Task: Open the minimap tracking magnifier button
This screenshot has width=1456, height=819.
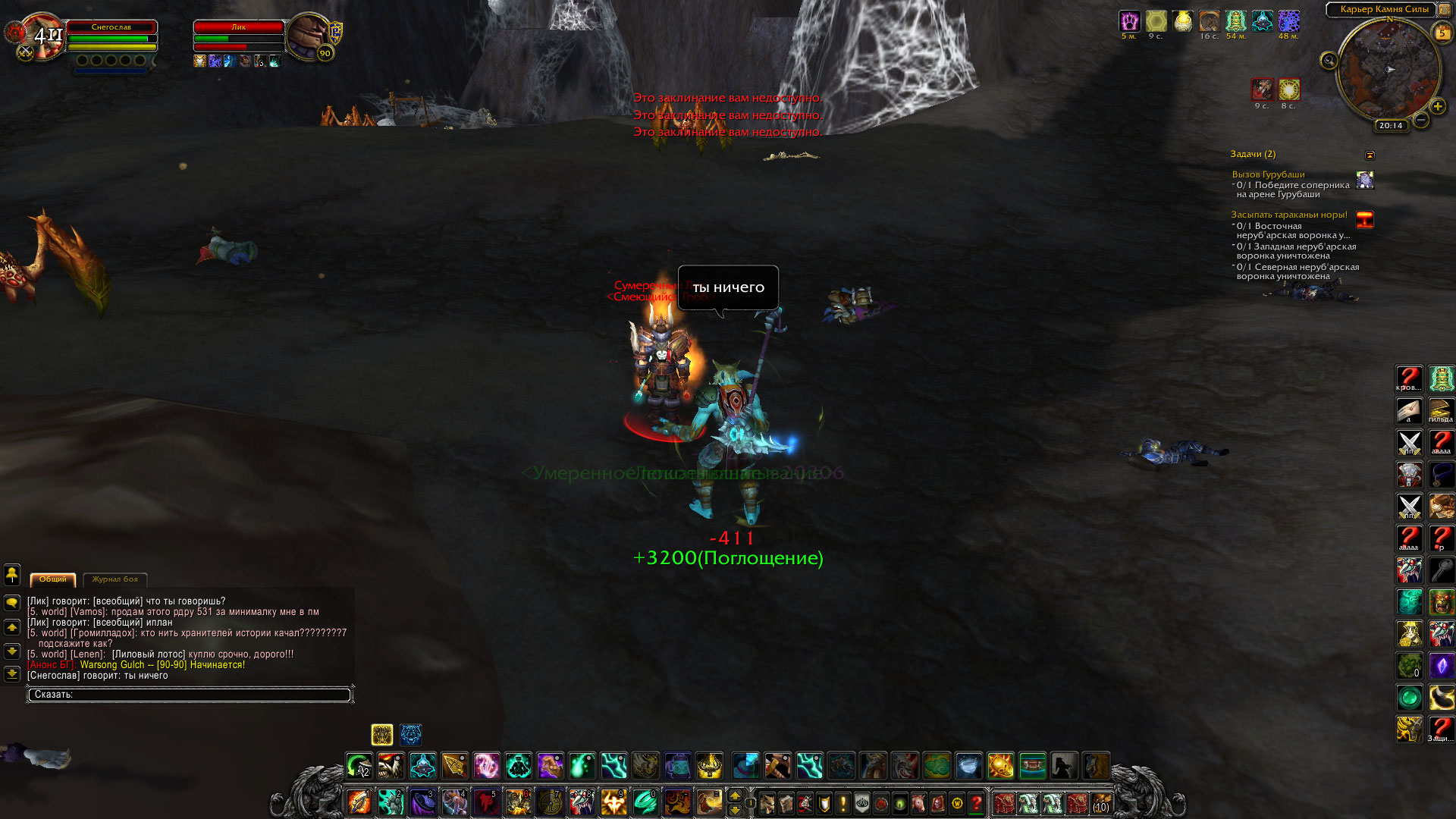Action: [x=1329, y=61]
